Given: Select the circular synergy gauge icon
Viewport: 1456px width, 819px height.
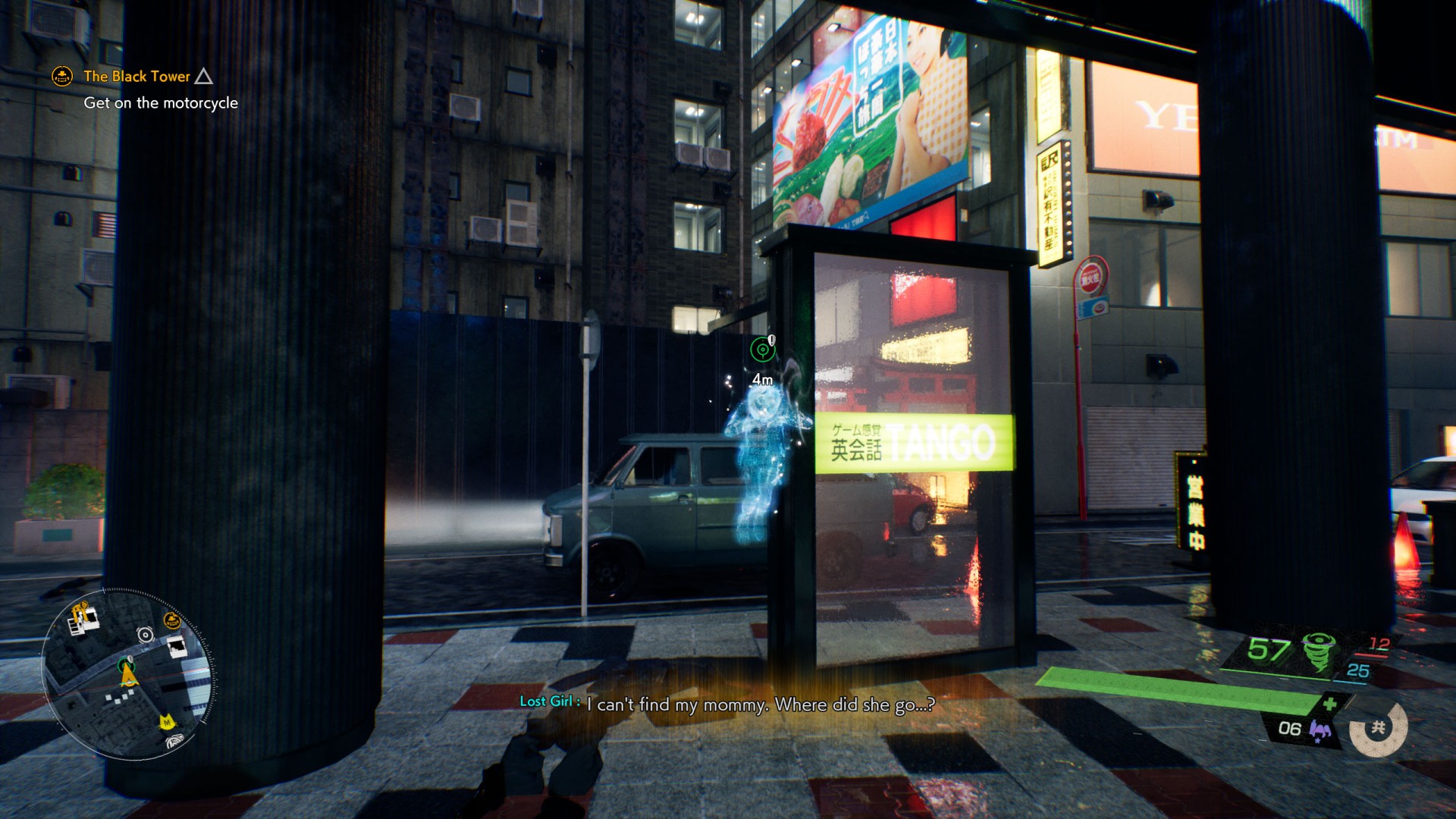Looking at the screenshot, I should click(x=1378, y=729).
